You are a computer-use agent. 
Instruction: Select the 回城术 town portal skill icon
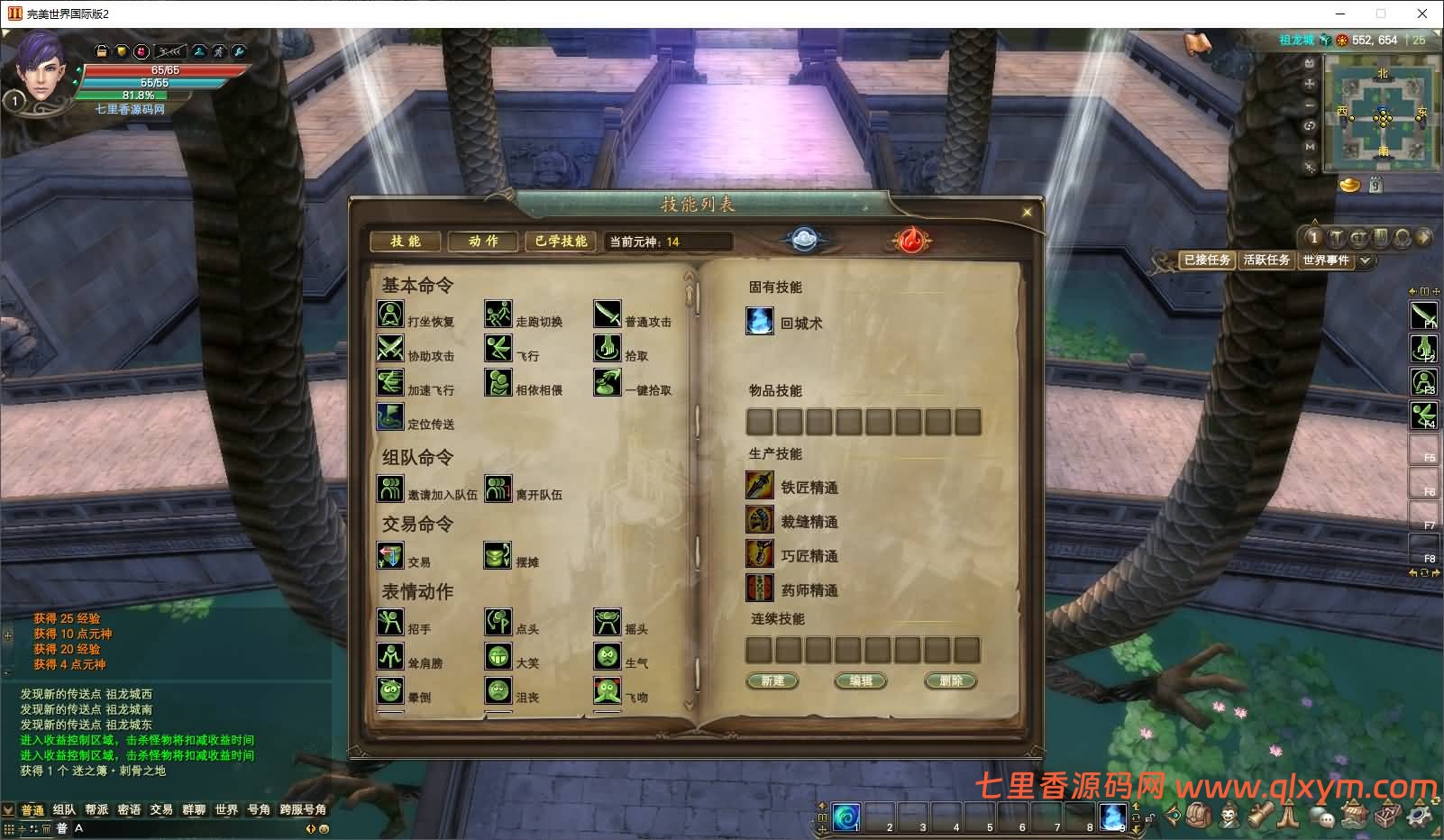[x=760, y=321]
